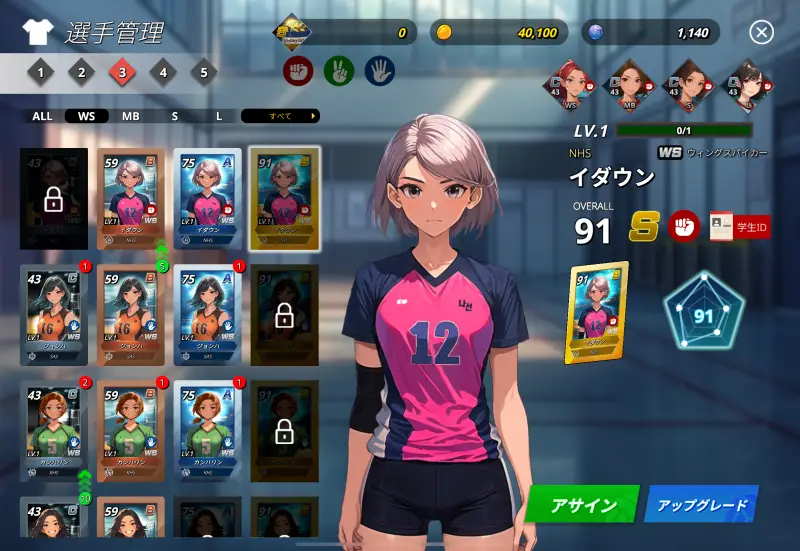Pick the 75-rated A-rank イダウン card
The height and width of the screenshot is (551, 800).
[208, 198]
